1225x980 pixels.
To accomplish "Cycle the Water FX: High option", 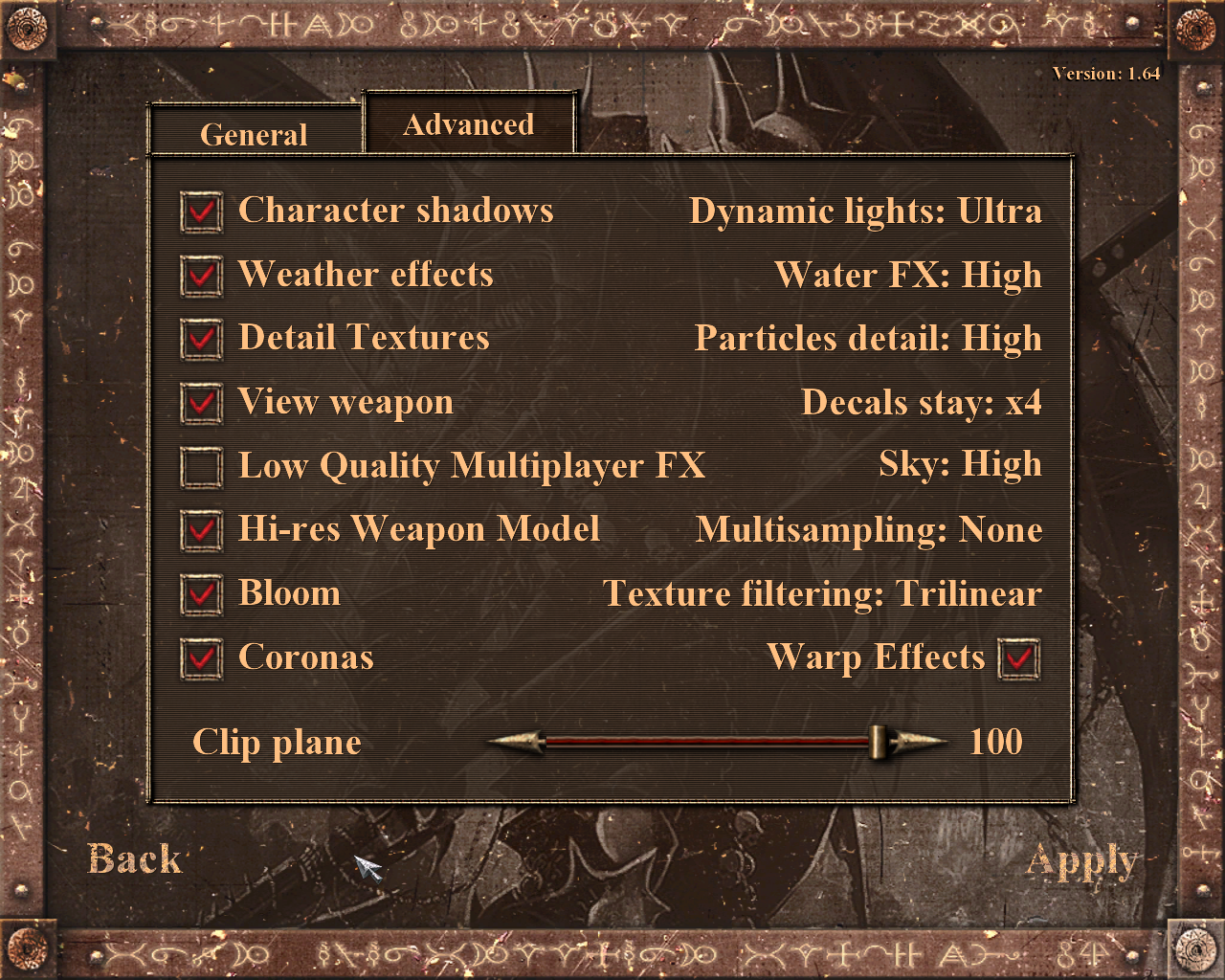I will tap(908, 276).
